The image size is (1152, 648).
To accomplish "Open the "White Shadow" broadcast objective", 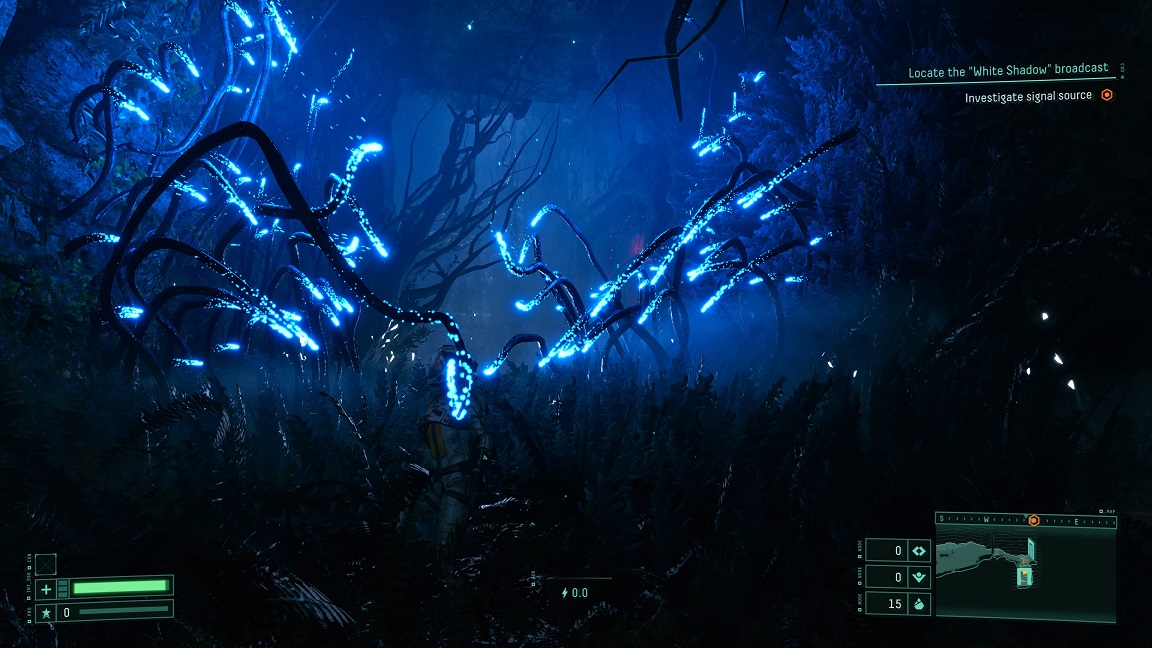I will pyautogui.click(x=1008, y=71).
